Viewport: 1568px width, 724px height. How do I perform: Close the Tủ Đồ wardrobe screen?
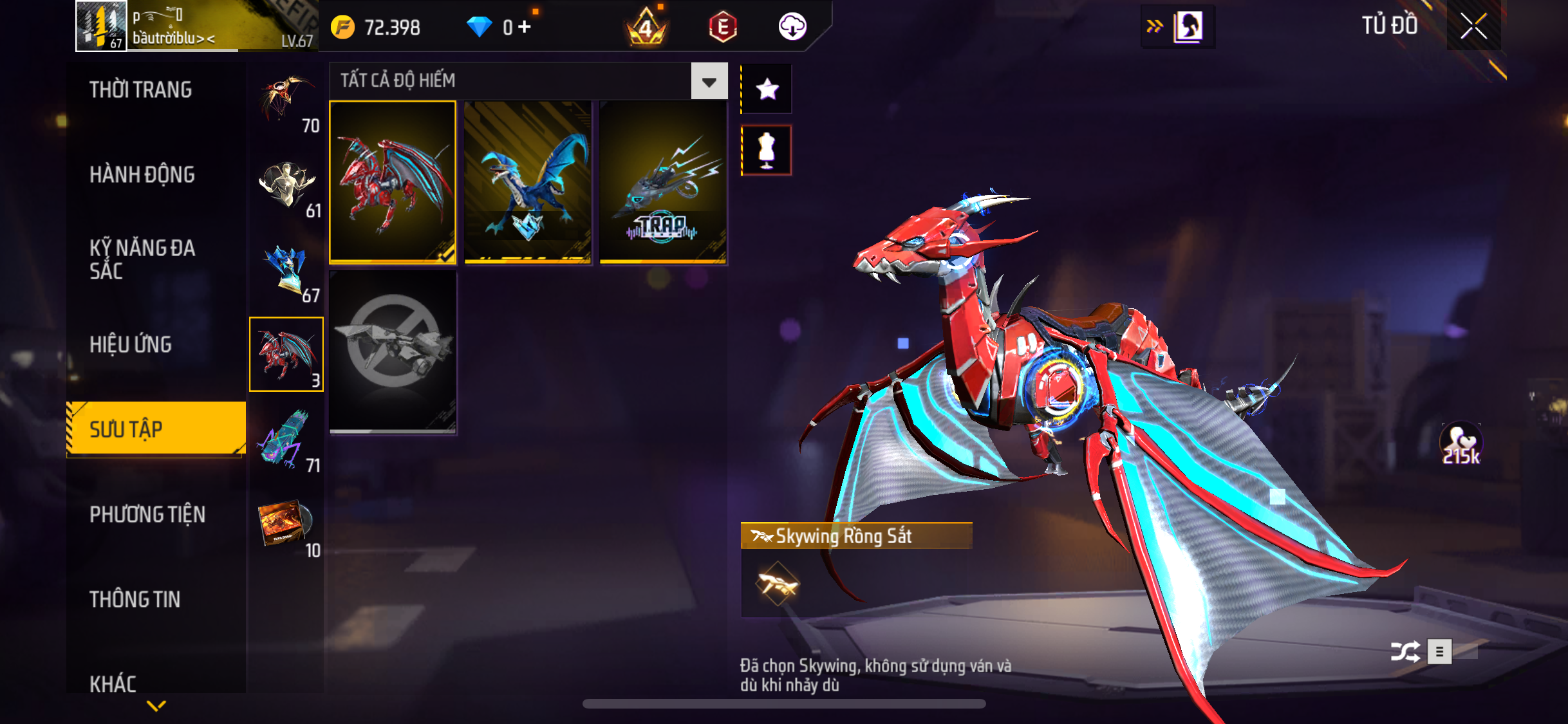coord(1473,26)
